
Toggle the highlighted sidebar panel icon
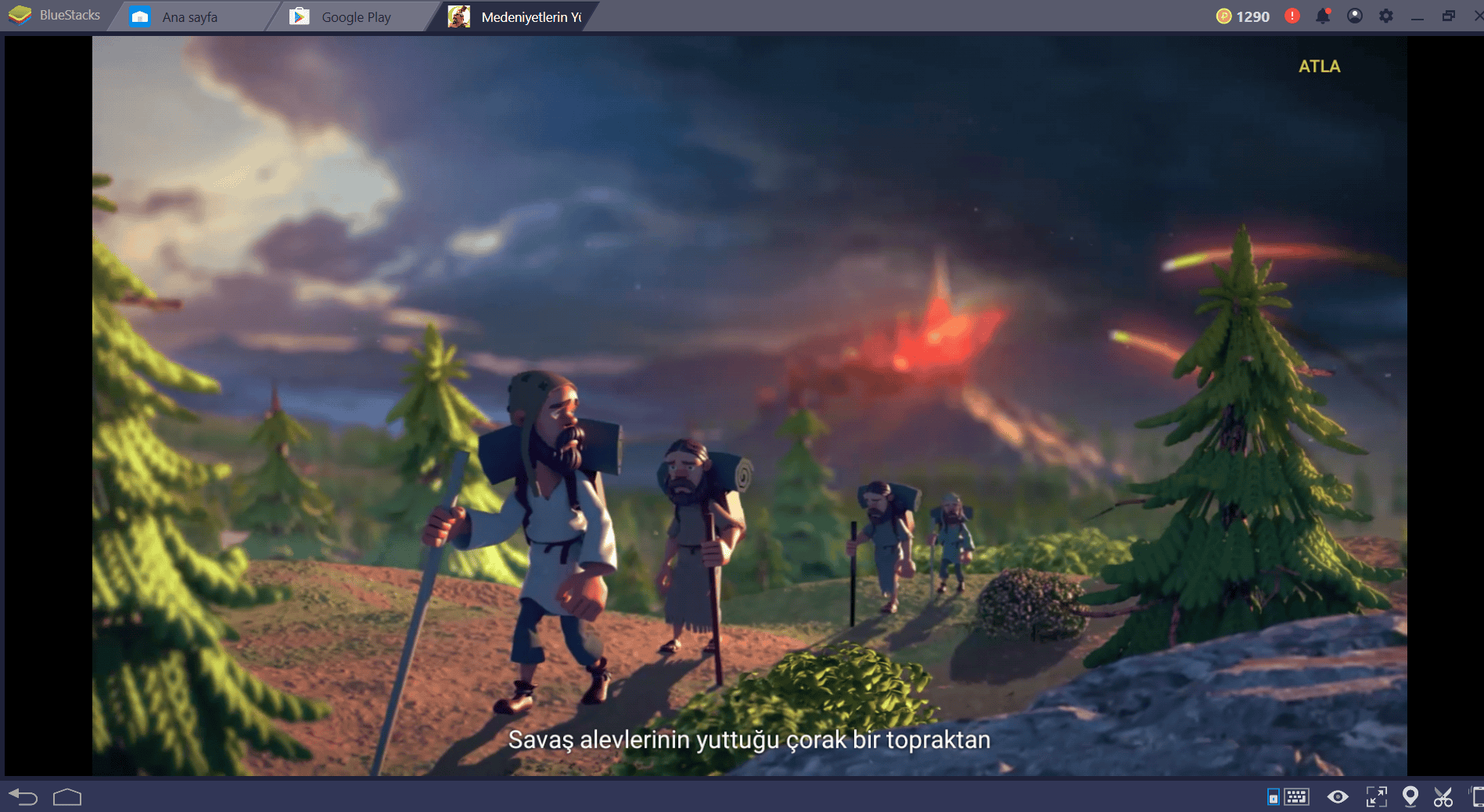click(1273, 797)
